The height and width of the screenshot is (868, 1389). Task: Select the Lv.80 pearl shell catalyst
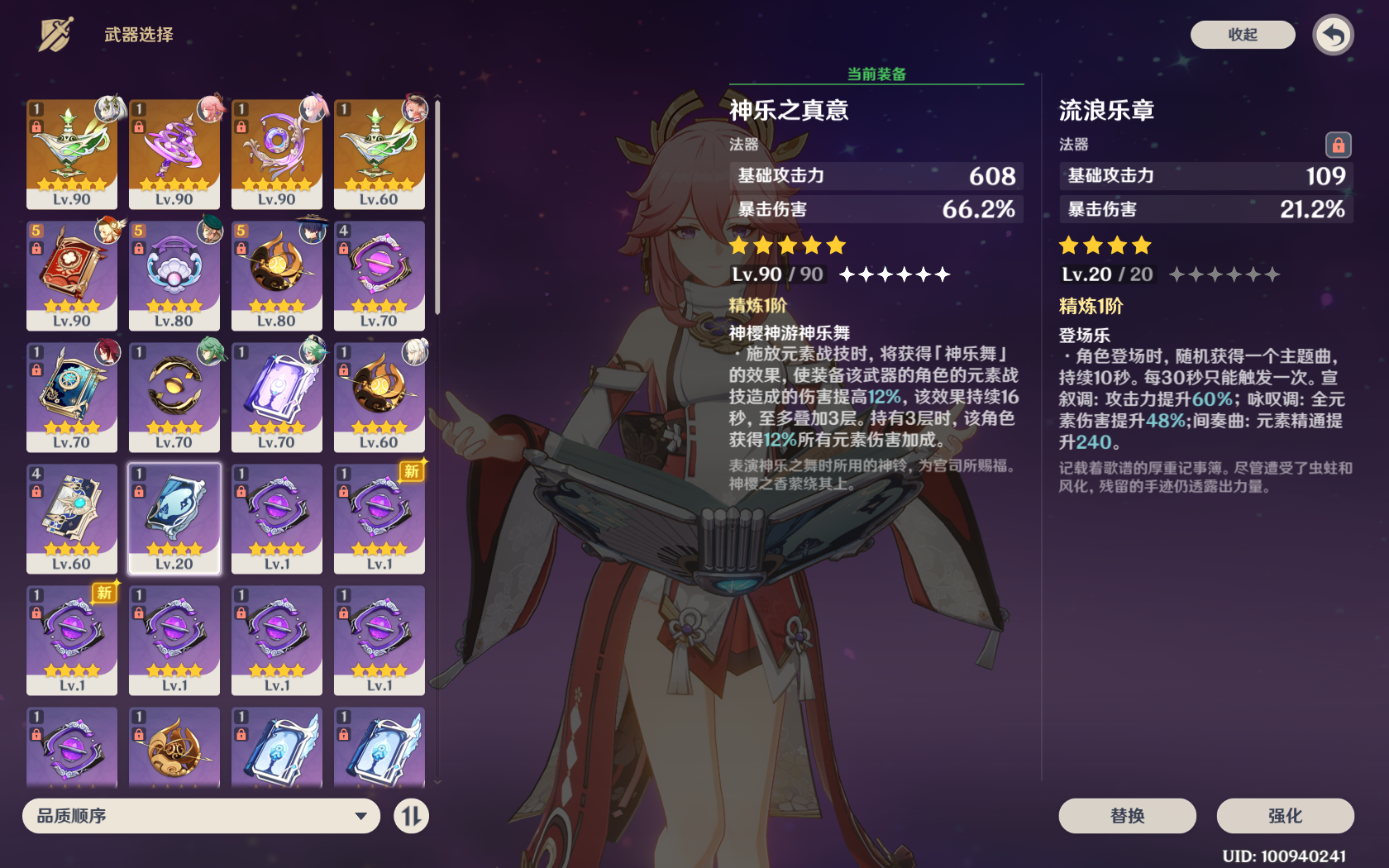tap(174, 274)
